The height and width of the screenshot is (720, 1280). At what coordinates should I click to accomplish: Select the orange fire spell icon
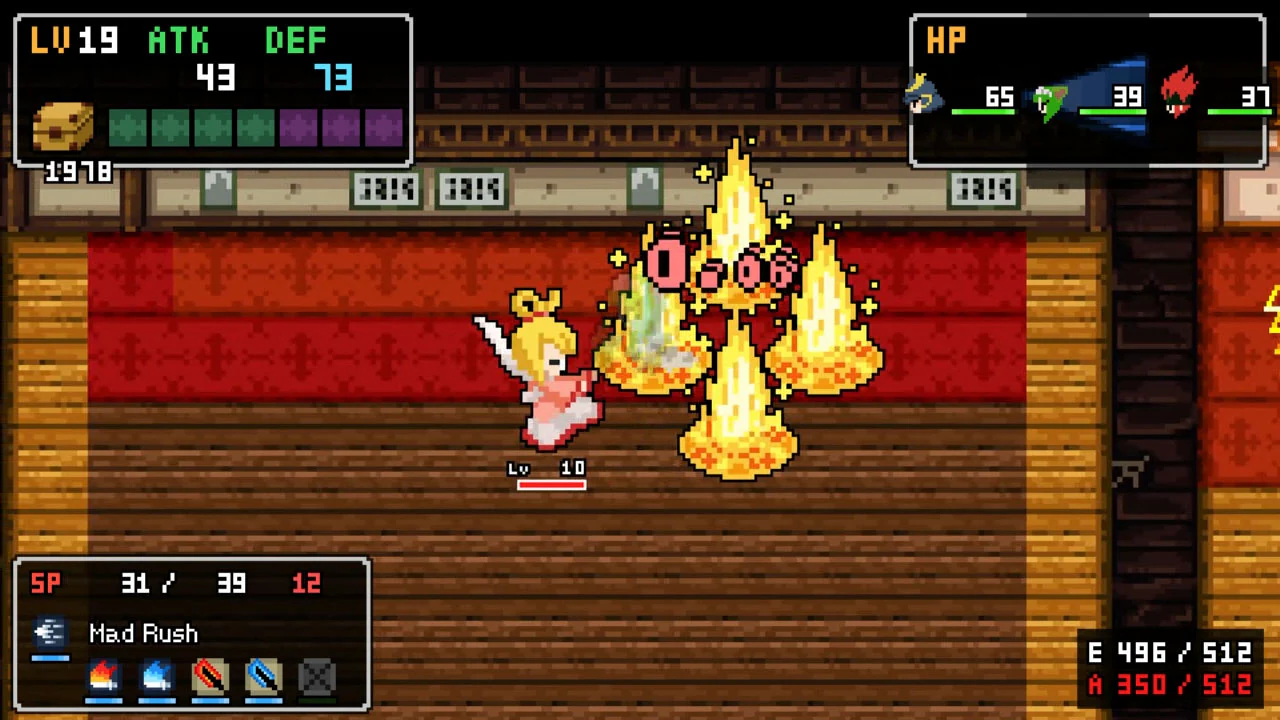(x=104, y=678)
